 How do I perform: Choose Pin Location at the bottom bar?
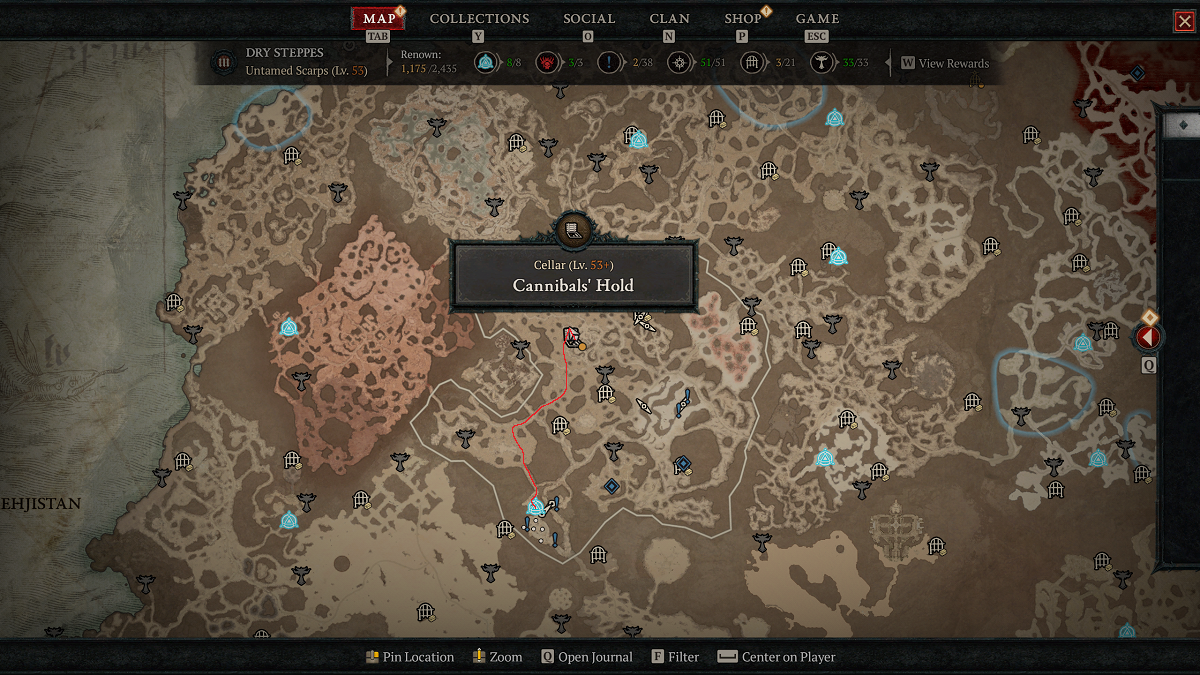(409, 657)
